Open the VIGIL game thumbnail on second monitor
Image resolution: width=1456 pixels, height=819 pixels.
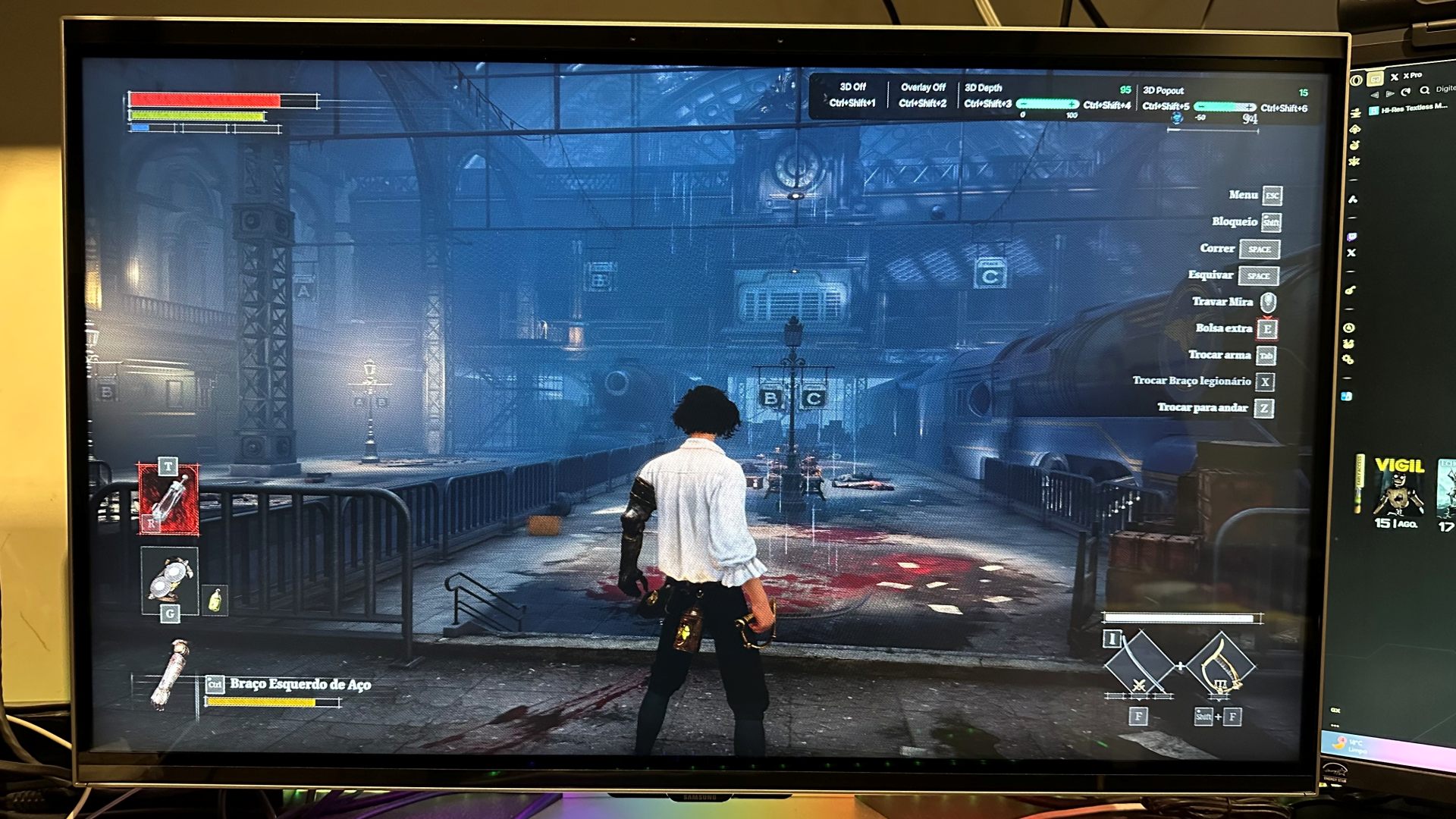[1398, 491]
